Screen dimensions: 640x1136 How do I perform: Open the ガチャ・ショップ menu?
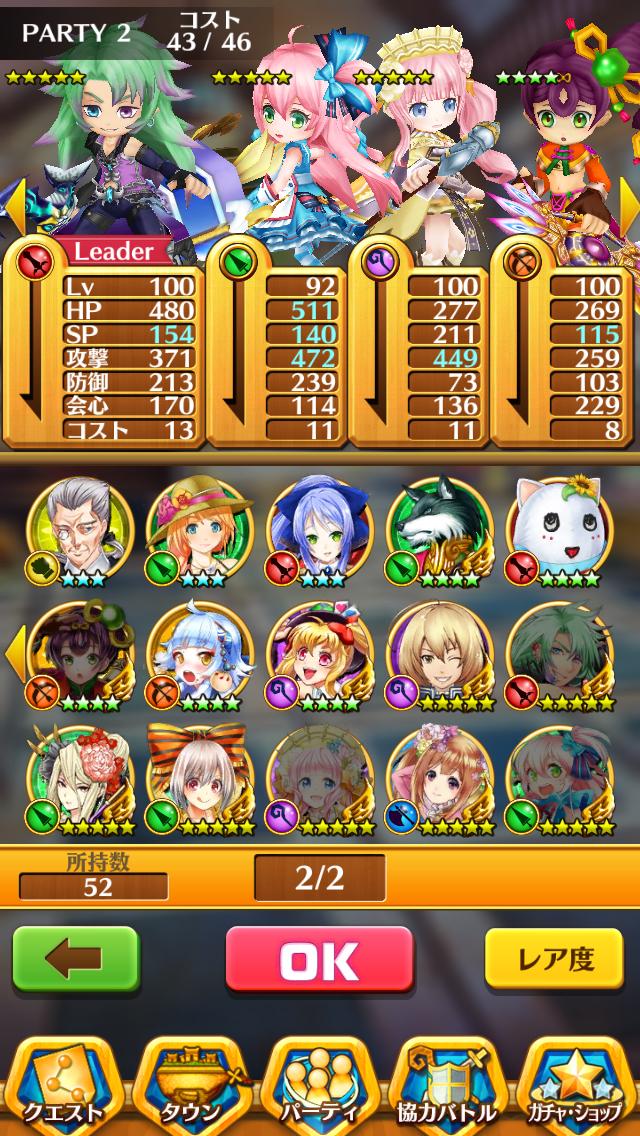577,1085
